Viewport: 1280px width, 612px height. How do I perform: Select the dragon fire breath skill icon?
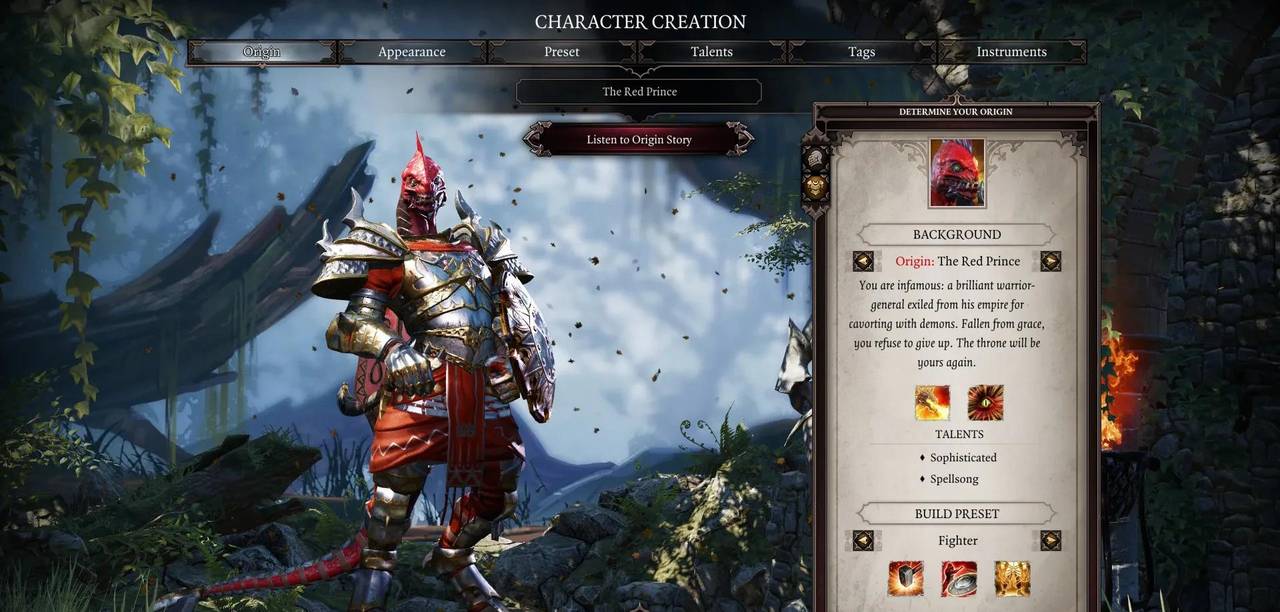(x=932, y=402)
